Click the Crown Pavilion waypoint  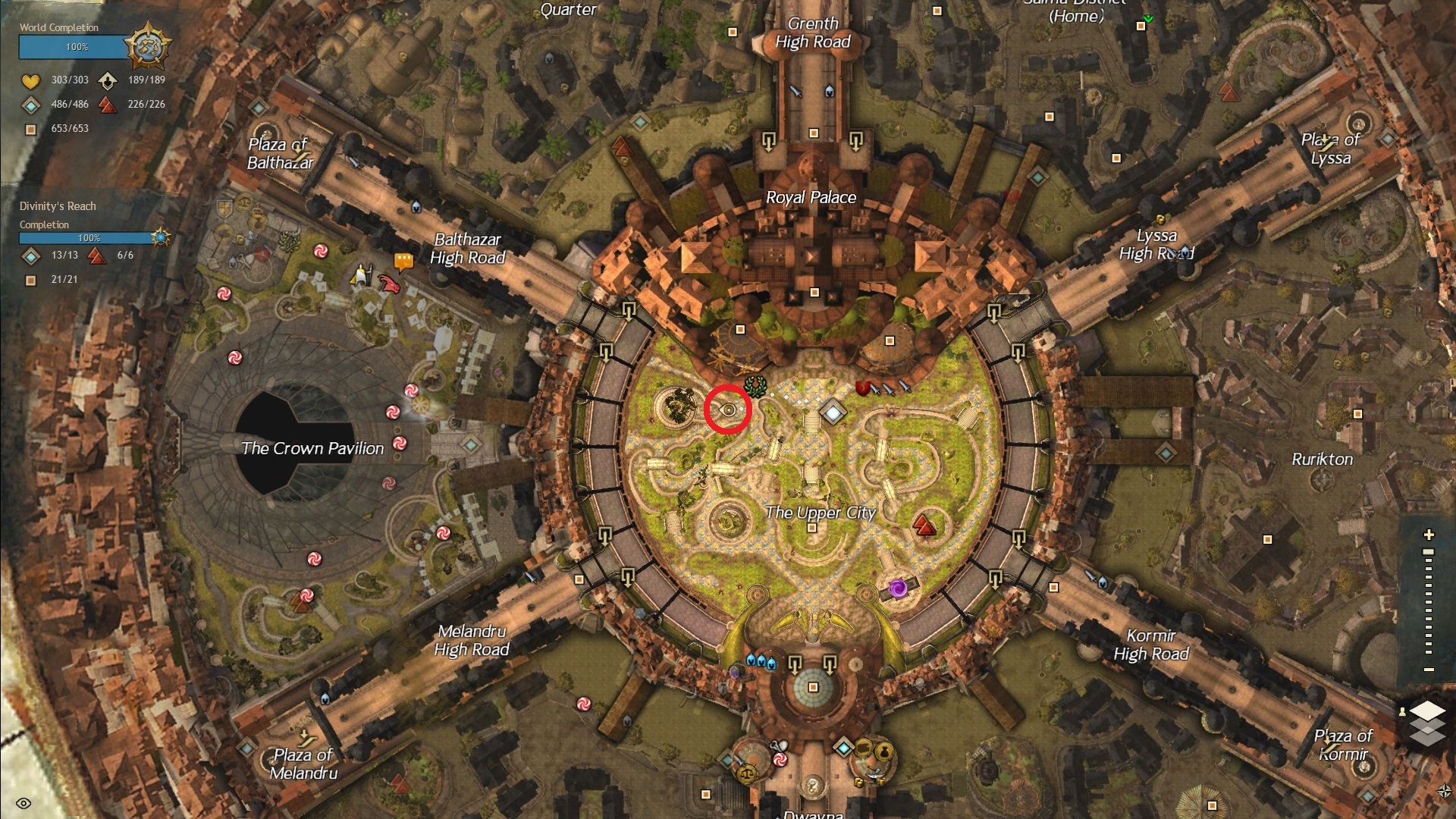point(470,444)
